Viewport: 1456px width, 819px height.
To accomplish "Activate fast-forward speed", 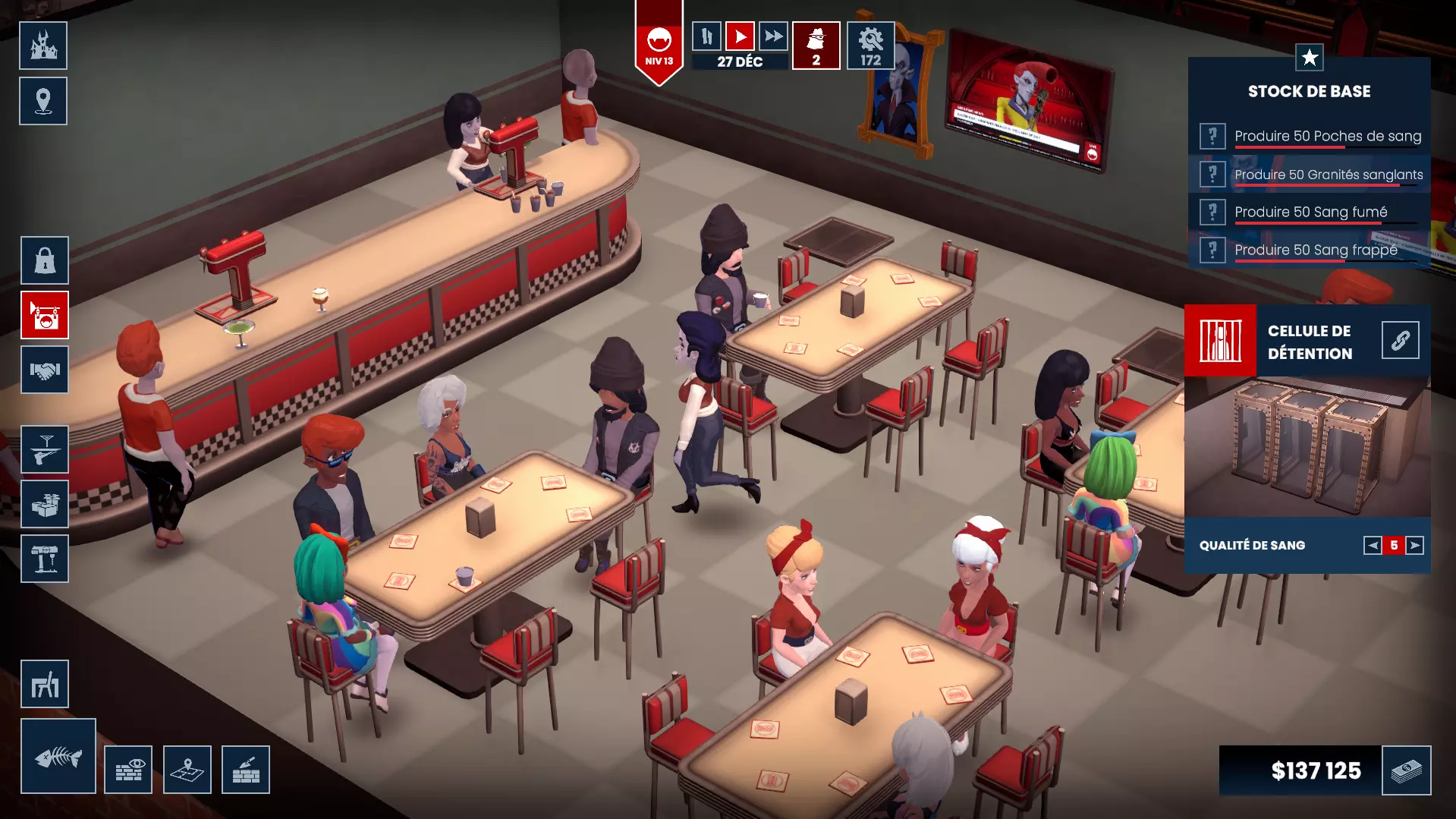I will [x=773, y=36].
